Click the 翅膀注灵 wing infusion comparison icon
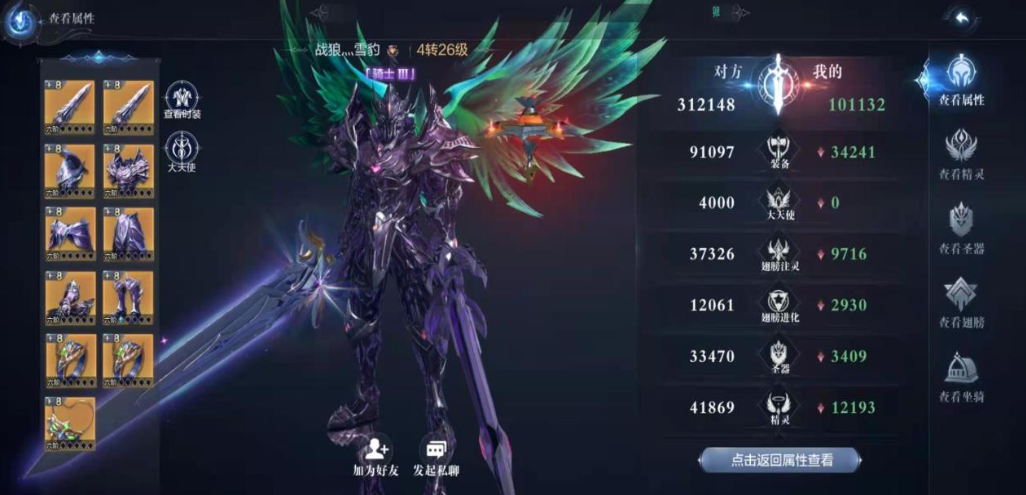This screenshot has height=495, width=1026. (x=776, y=254)
